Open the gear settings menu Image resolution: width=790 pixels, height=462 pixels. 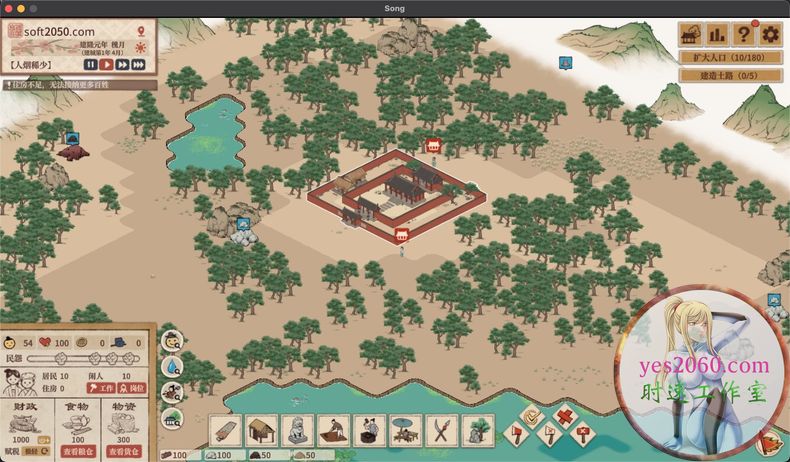[x=770, y=34]
